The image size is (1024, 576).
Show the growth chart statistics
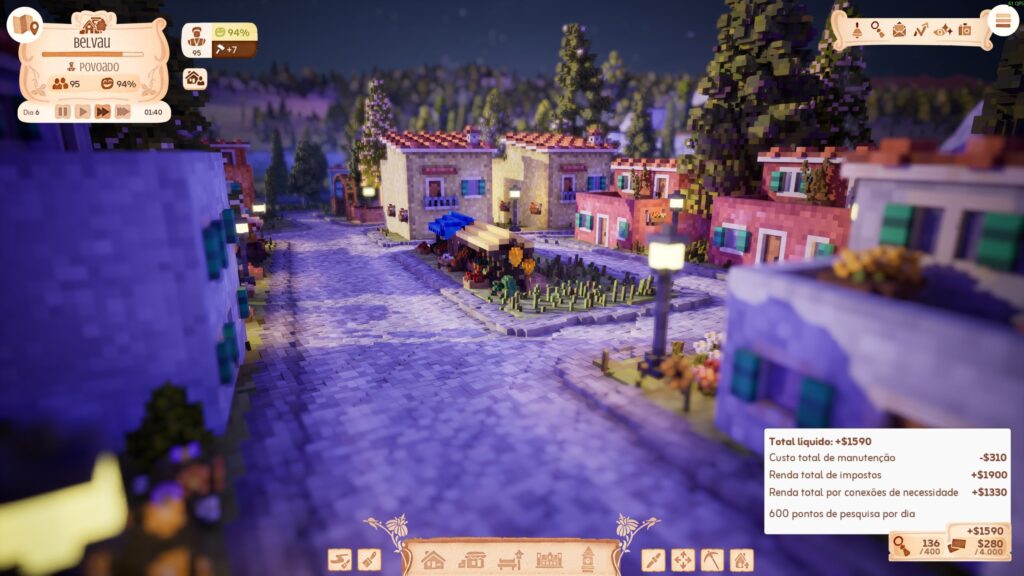pyautogui.click(x=920, y=29)
